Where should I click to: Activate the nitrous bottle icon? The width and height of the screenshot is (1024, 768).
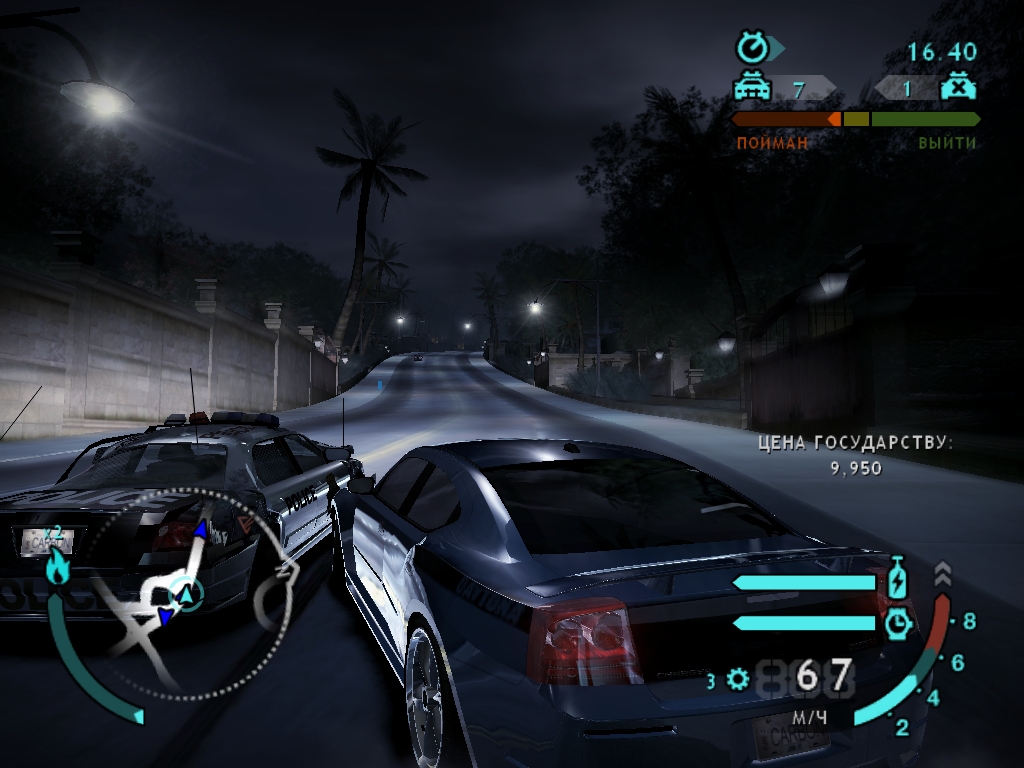point(897,579)
